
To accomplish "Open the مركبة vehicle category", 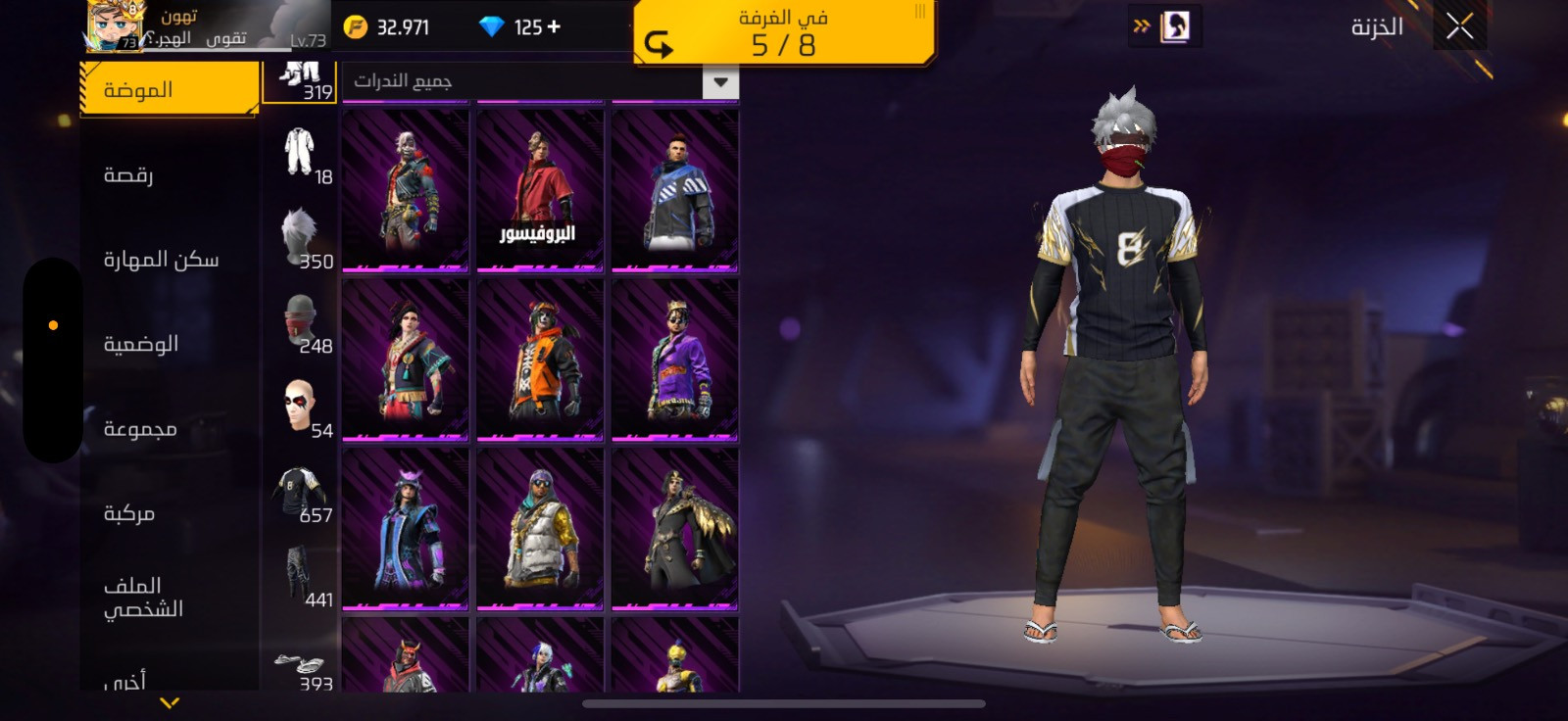I will 129,513.
